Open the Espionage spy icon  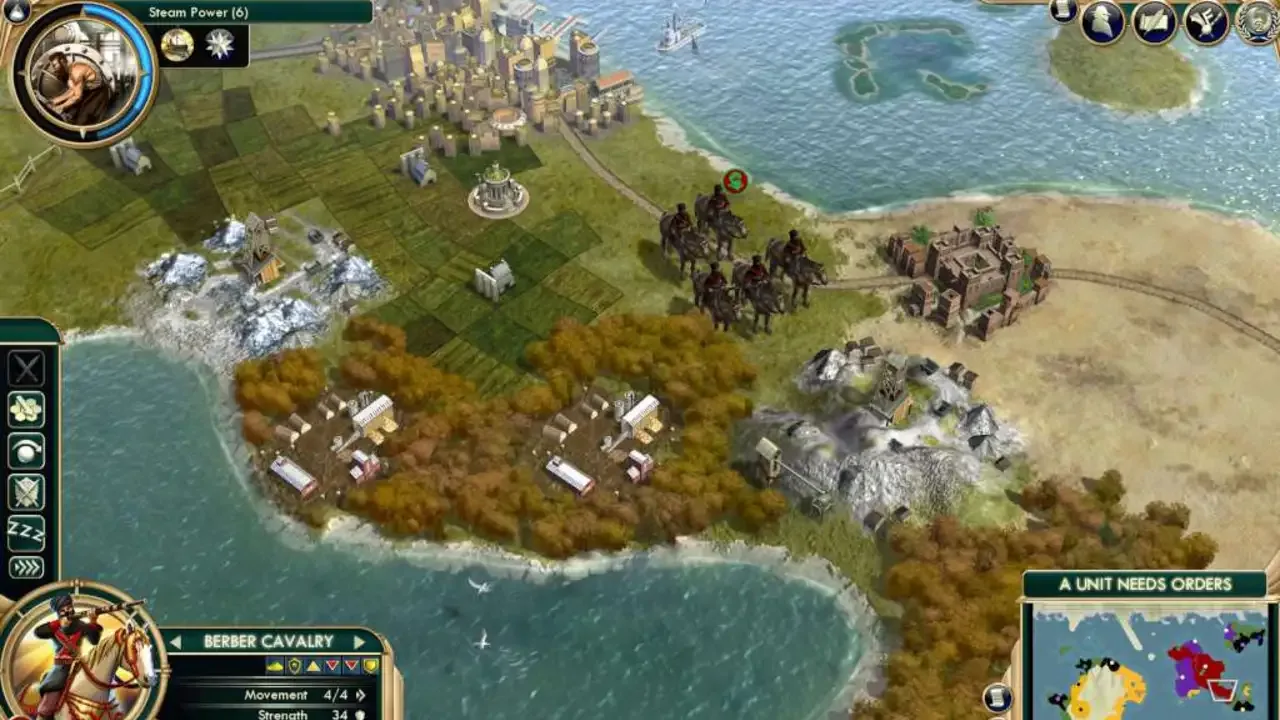[1100, 22]
